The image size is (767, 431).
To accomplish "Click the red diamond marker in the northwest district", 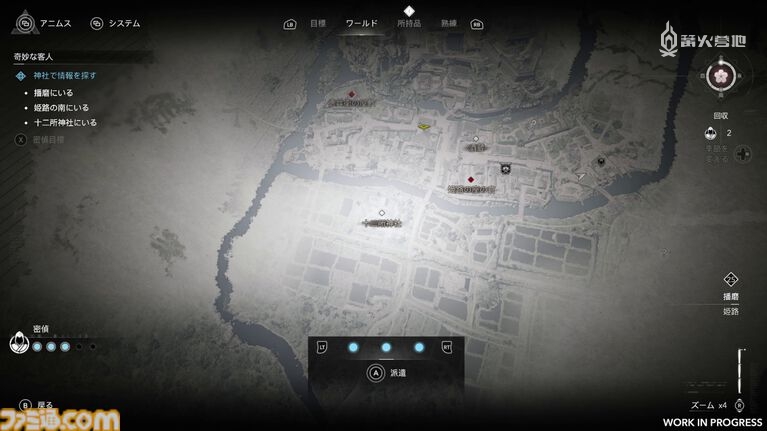I will tap(351, 95).
